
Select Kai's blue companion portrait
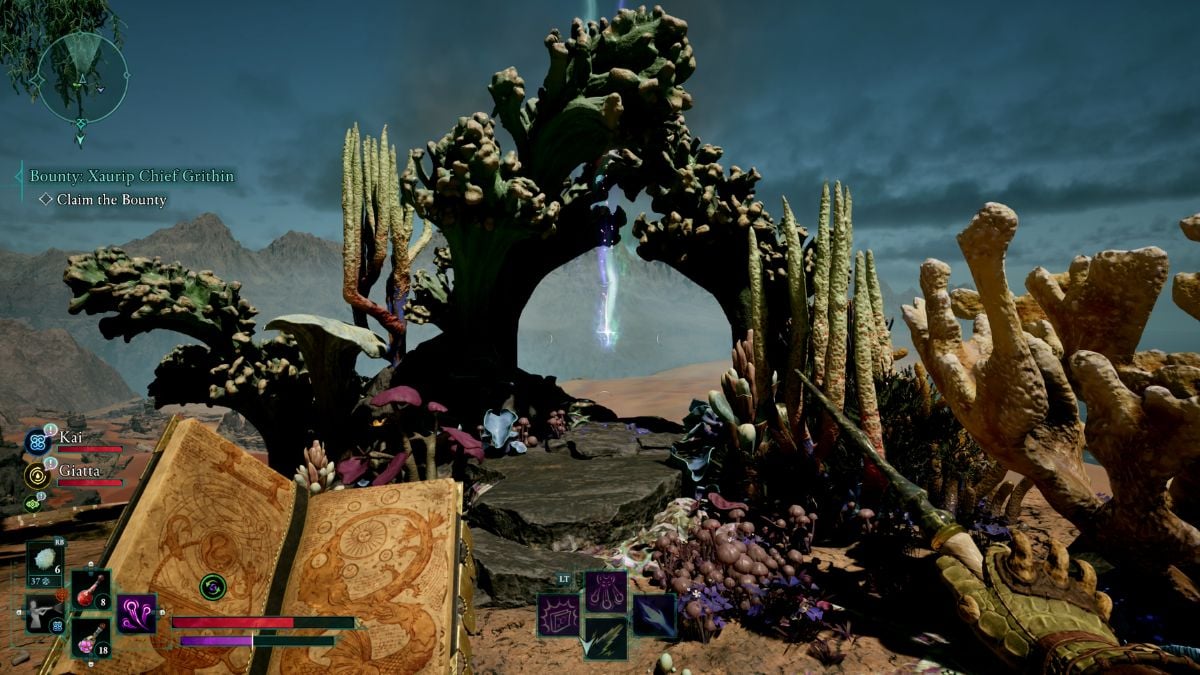[x=37, y=441]
